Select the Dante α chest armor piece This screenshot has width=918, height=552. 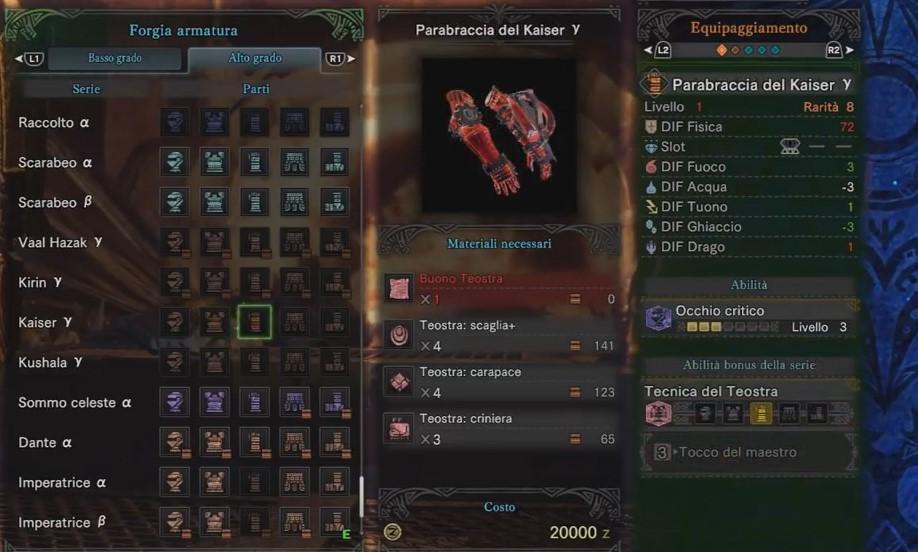point(215,442)
